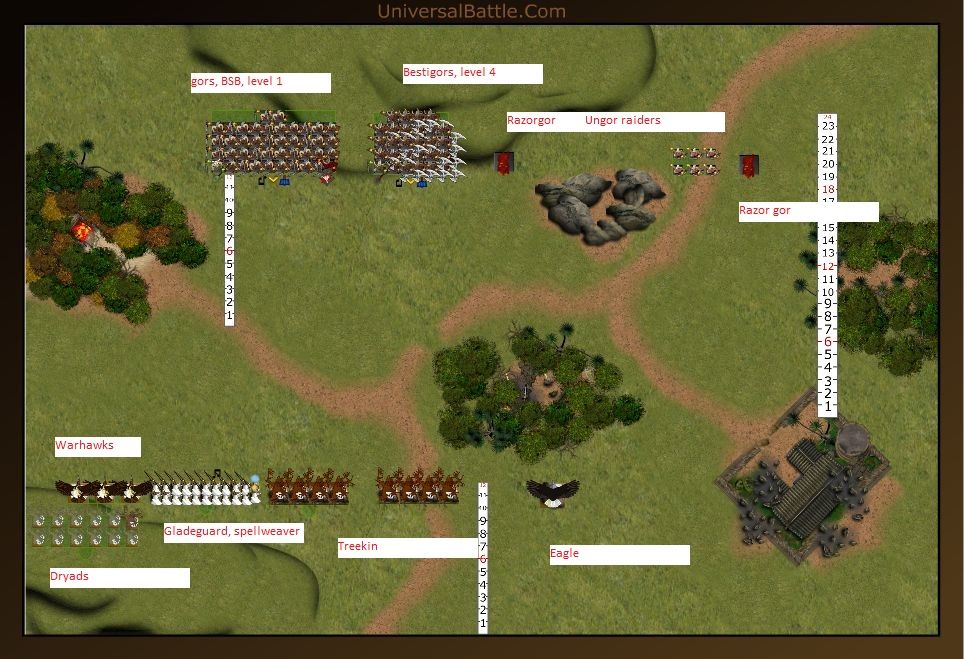The height and width of the screenshot is (659, 964).
Task: Select the Dryads unit tokens
Action: pos(86,529)
